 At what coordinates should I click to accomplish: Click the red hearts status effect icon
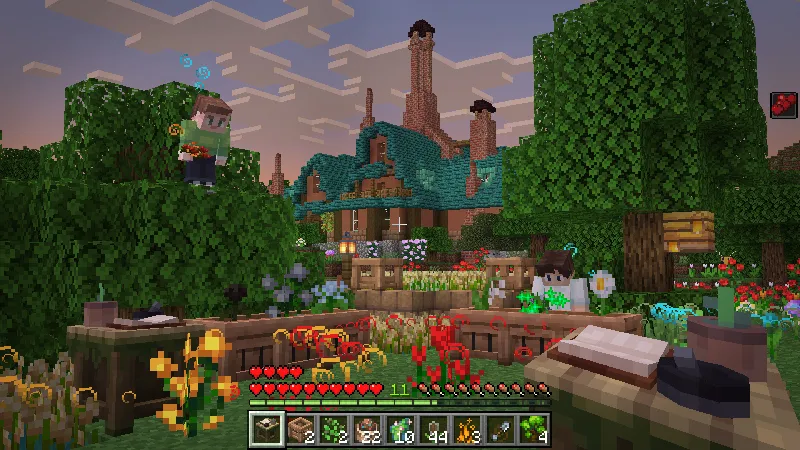coord(784,106)
